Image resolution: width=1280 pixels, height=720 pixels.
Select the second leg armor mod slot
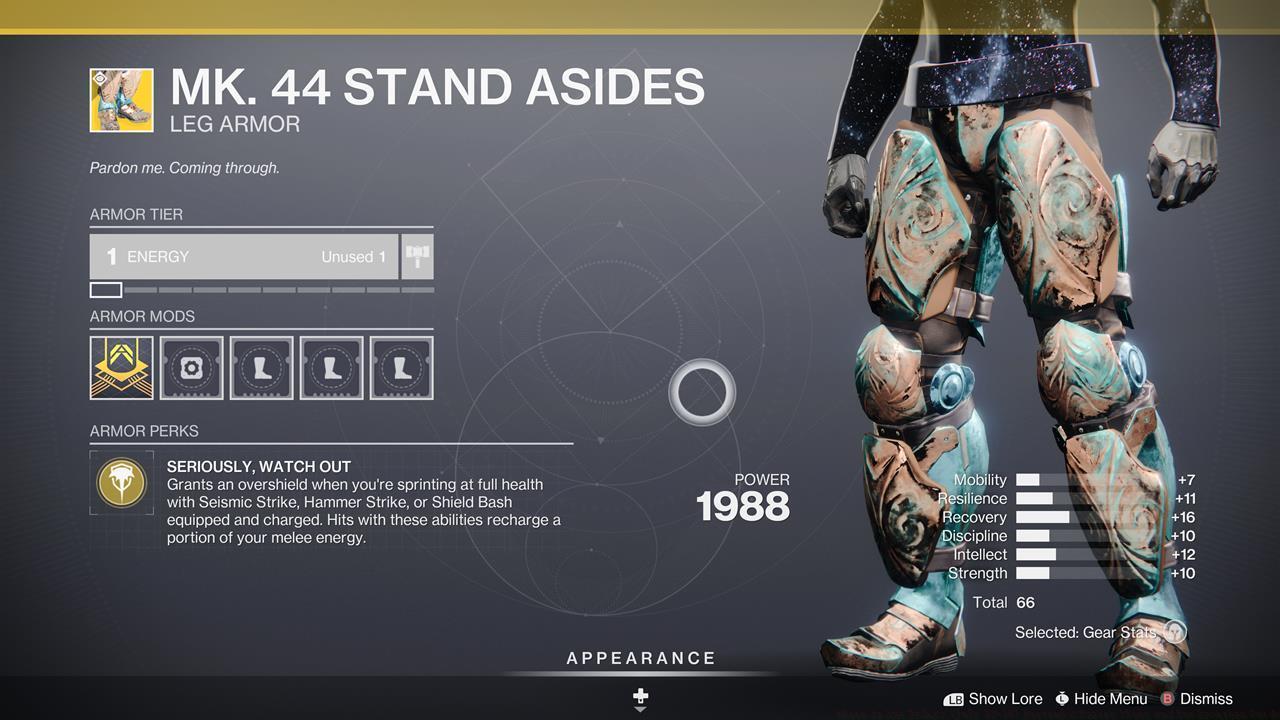[331, 367]
